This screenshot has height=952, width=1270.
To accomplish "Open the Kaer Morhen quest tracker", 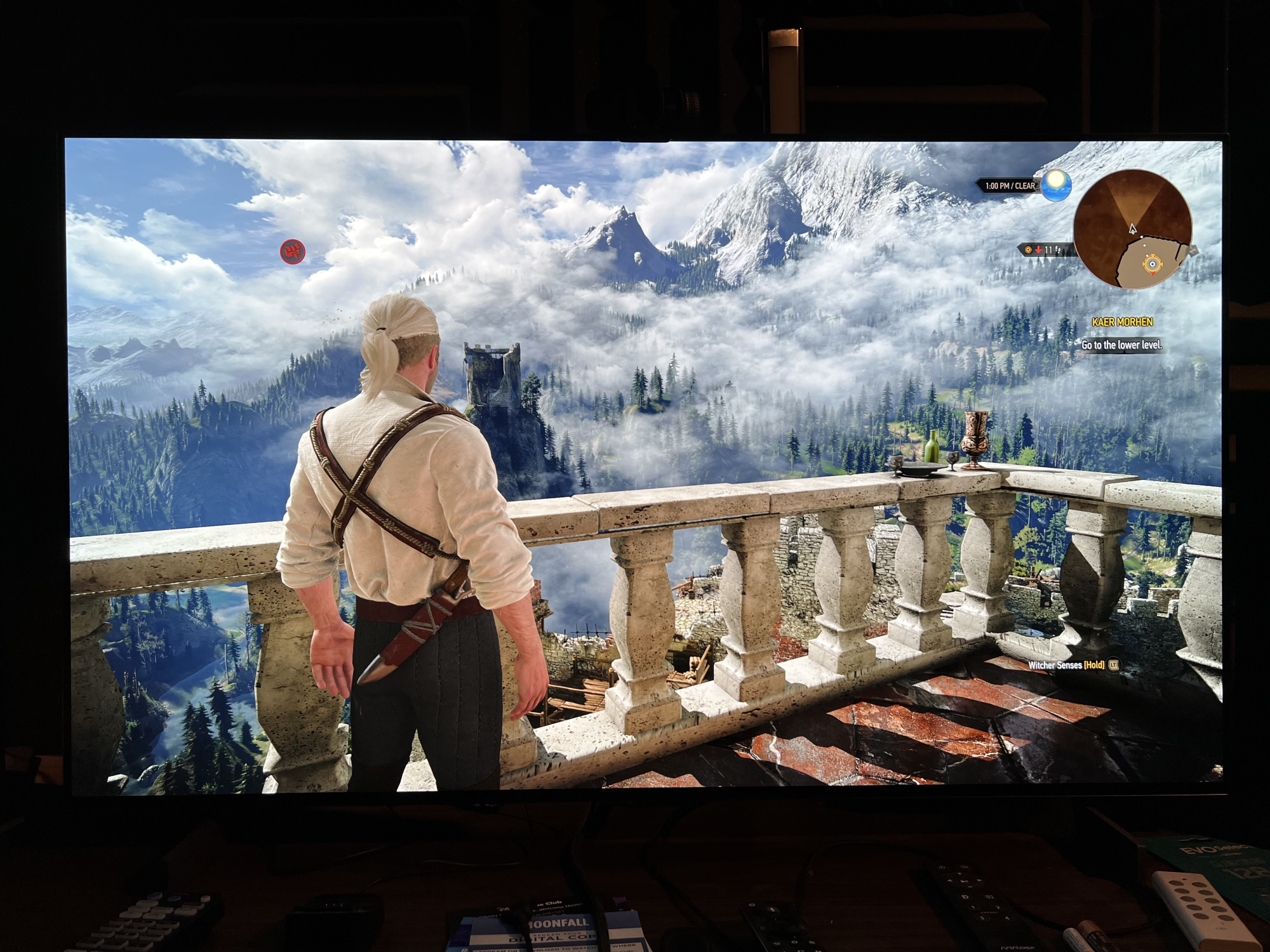I will tap(1121, 322).
